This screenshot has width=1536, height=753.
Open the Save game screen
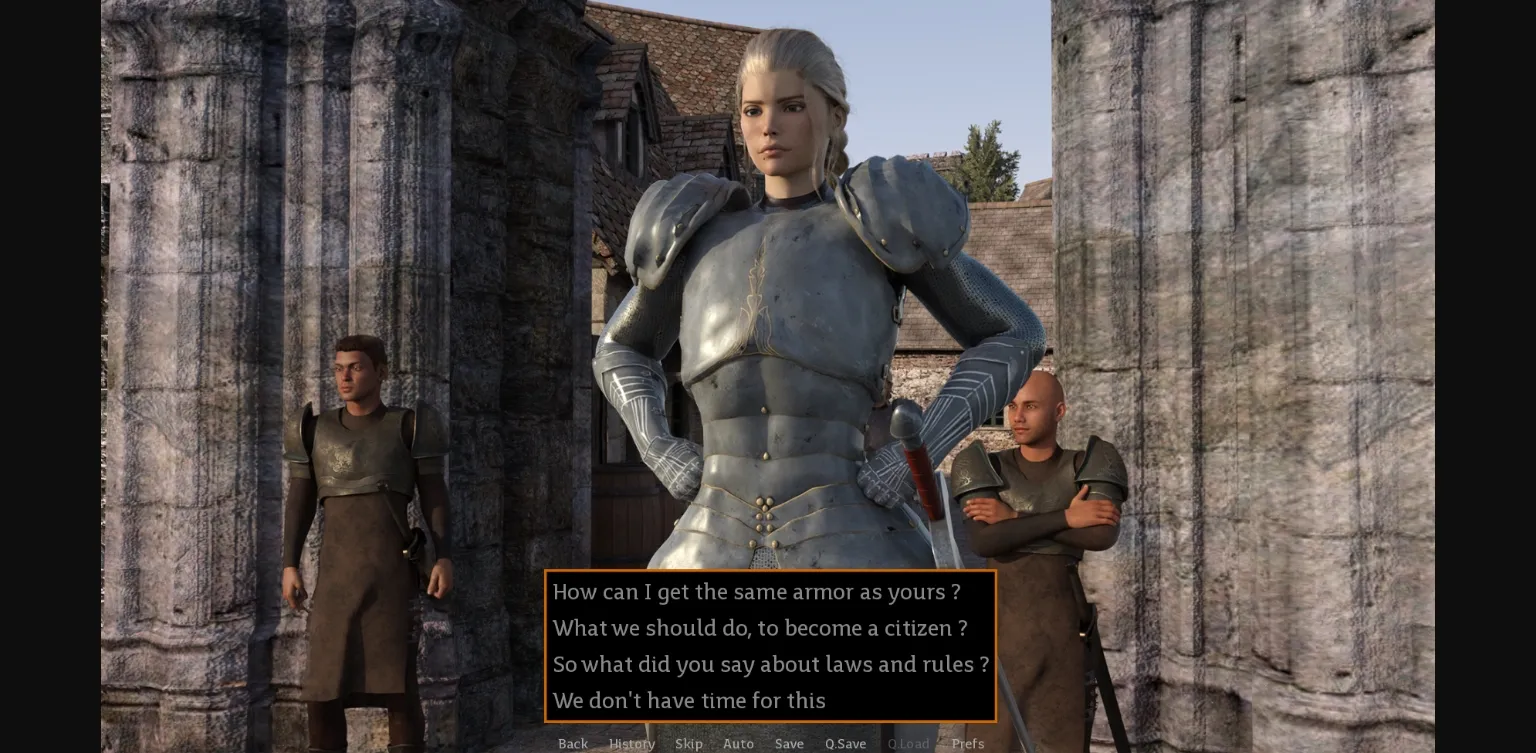[789, 744]
